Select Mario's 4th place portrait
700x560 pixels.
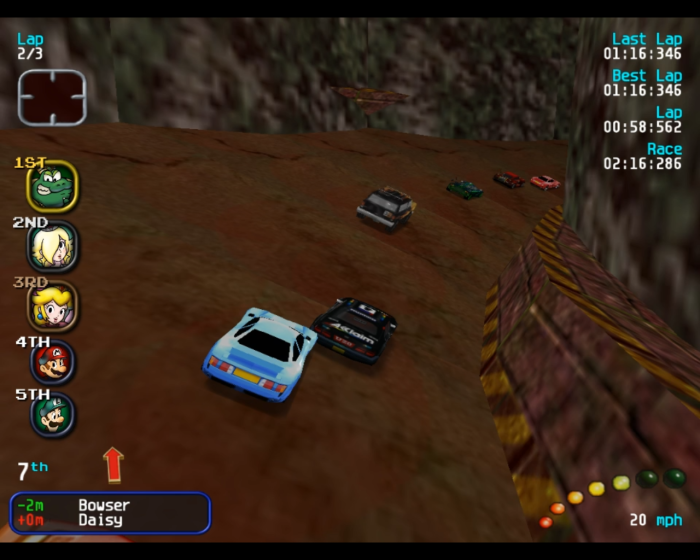click(53, 361)
